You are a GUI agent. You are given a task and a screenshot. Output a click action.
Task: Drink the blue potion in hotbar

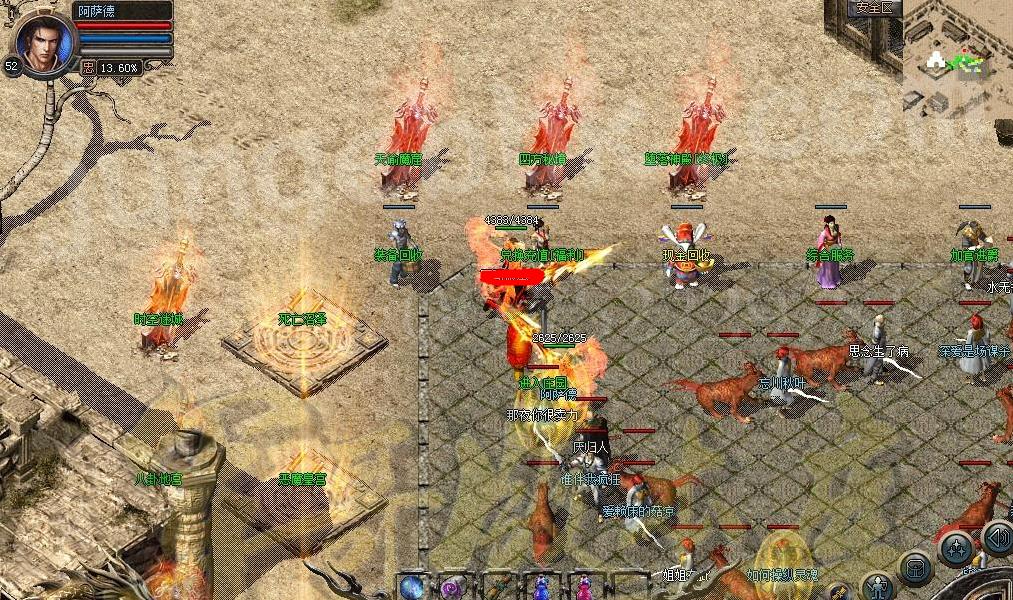(541, 587)
